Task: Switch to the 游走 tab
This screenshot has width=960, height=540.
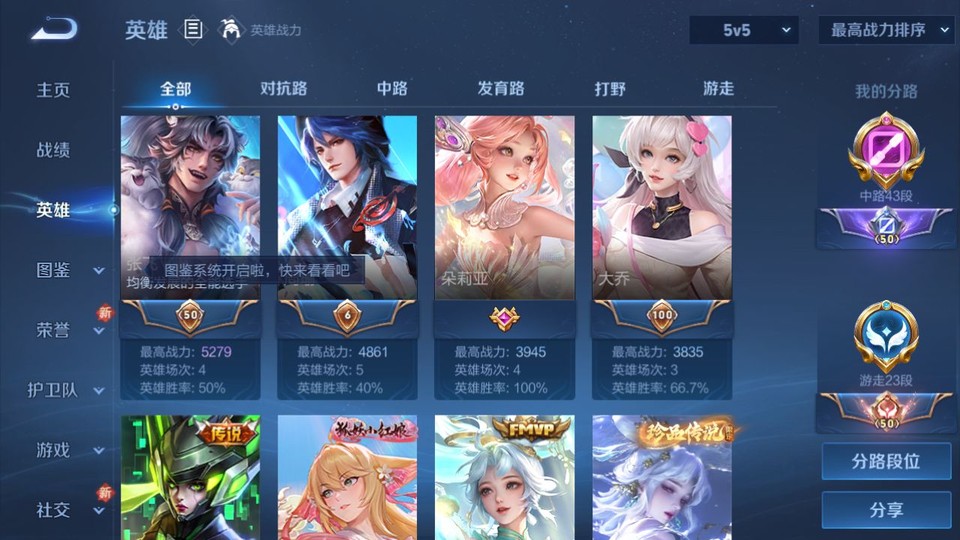Action: coord(718,88)
